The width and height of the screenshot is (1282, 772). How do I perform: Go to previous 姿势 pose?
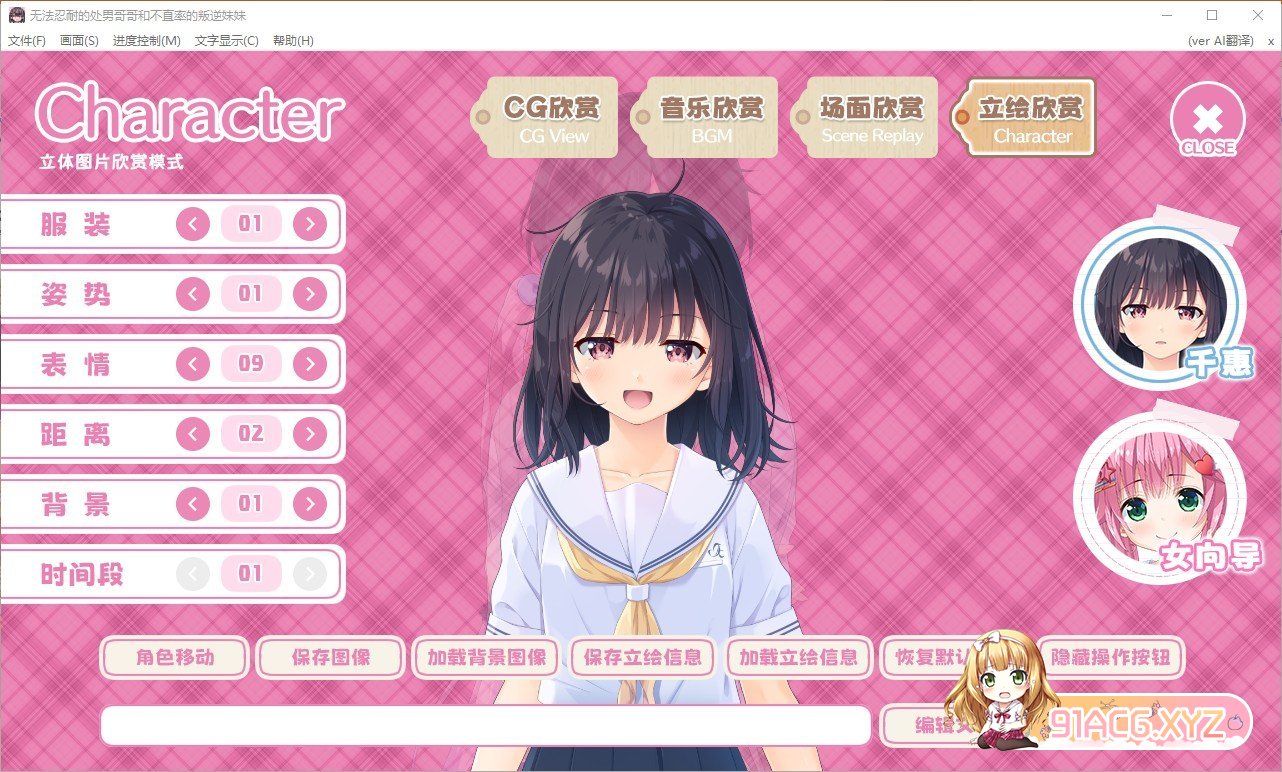point(193,294)
